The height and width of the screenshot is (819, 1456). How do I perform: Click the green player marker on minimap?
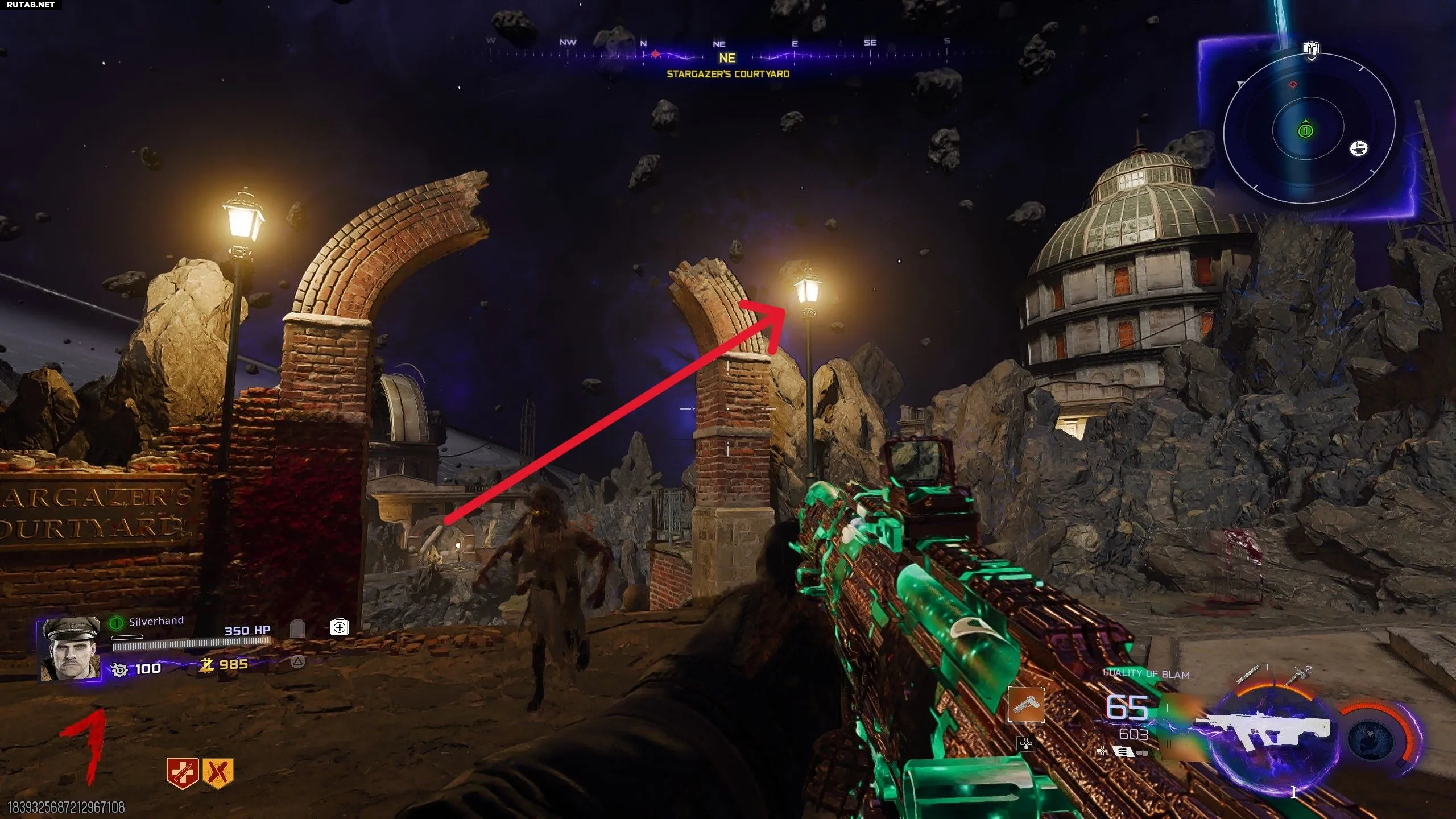click(1305, 131)
